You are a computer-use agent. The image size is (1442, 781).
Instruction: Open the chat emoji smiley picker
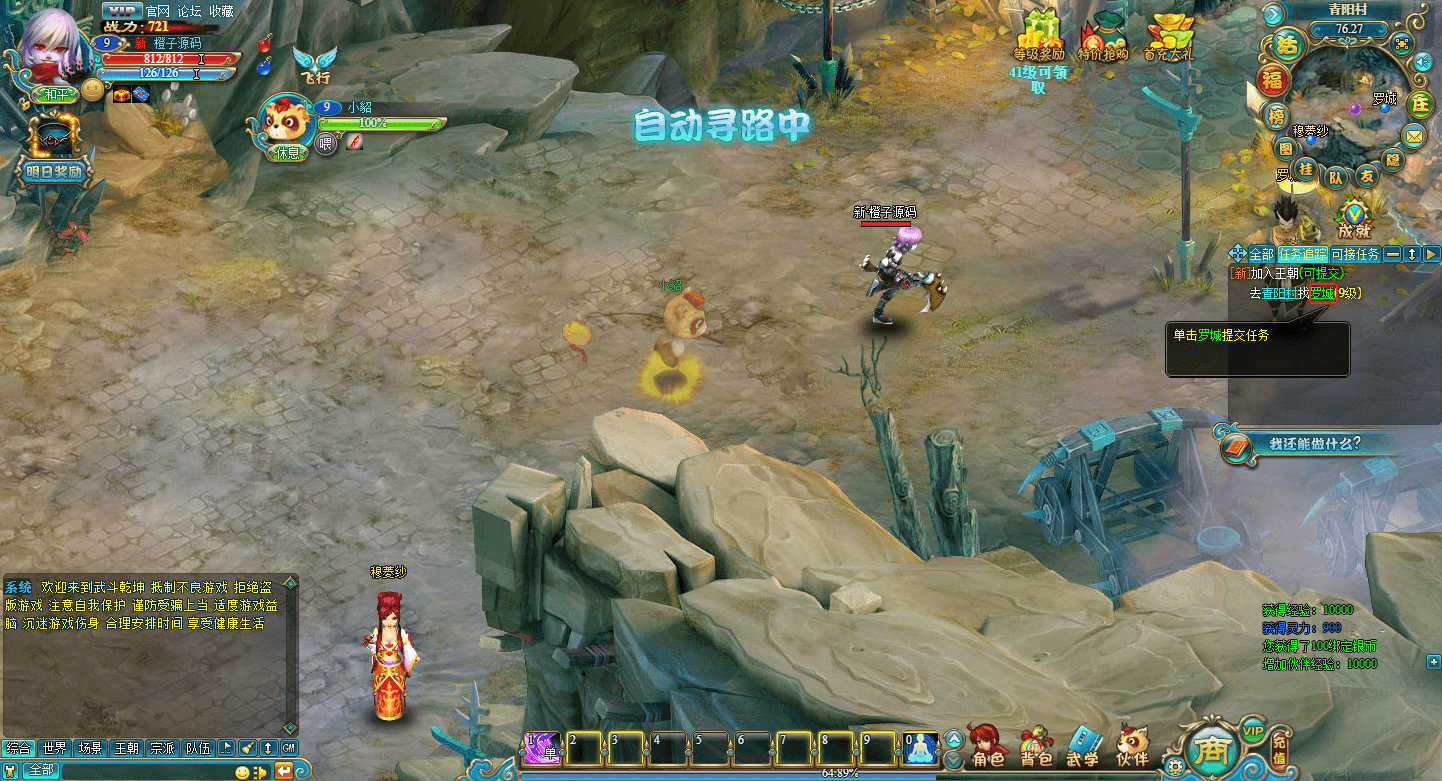241,771
